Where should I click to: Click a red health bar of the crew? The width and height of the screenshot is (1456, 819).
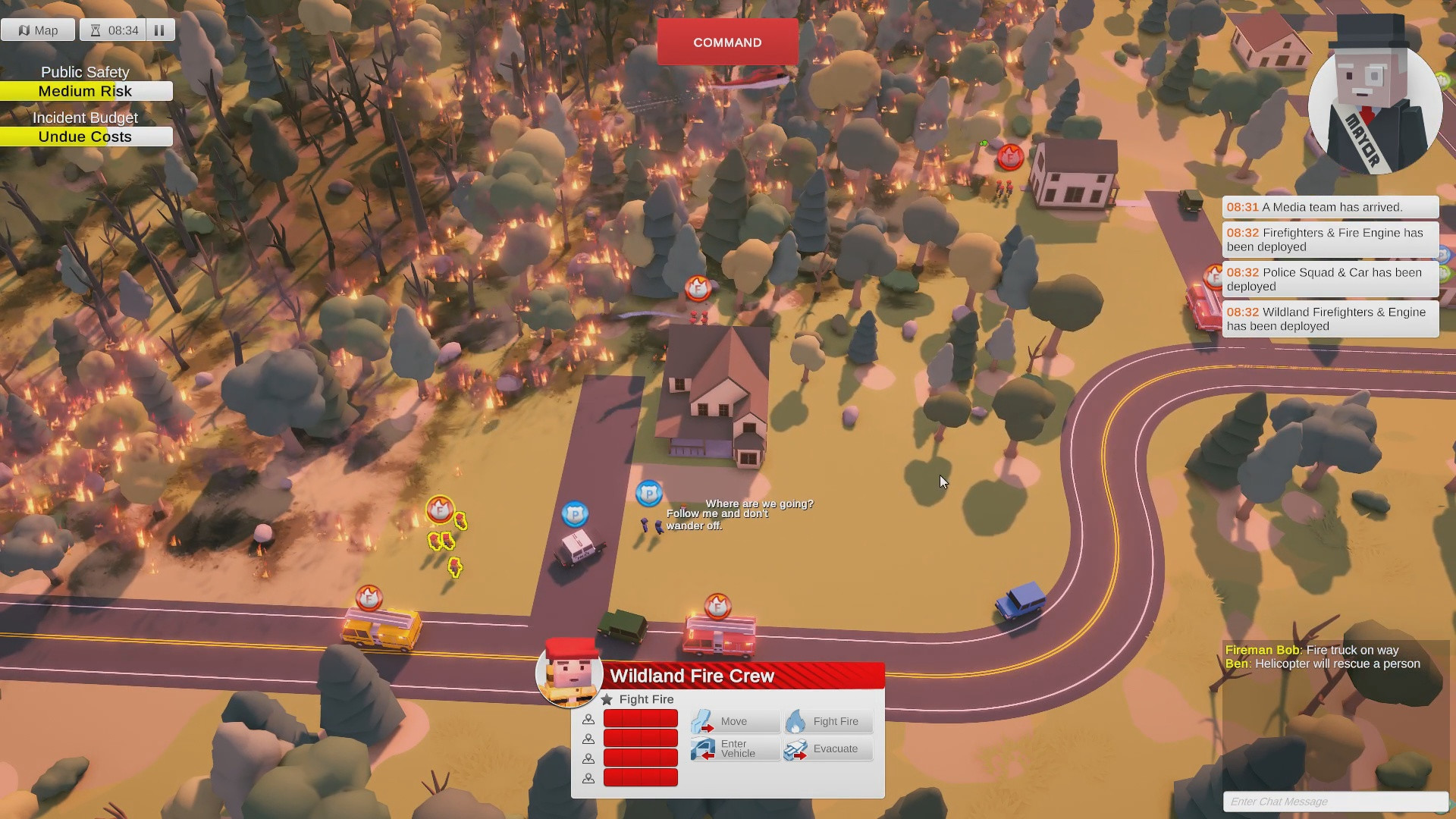(x=640, y=719)
